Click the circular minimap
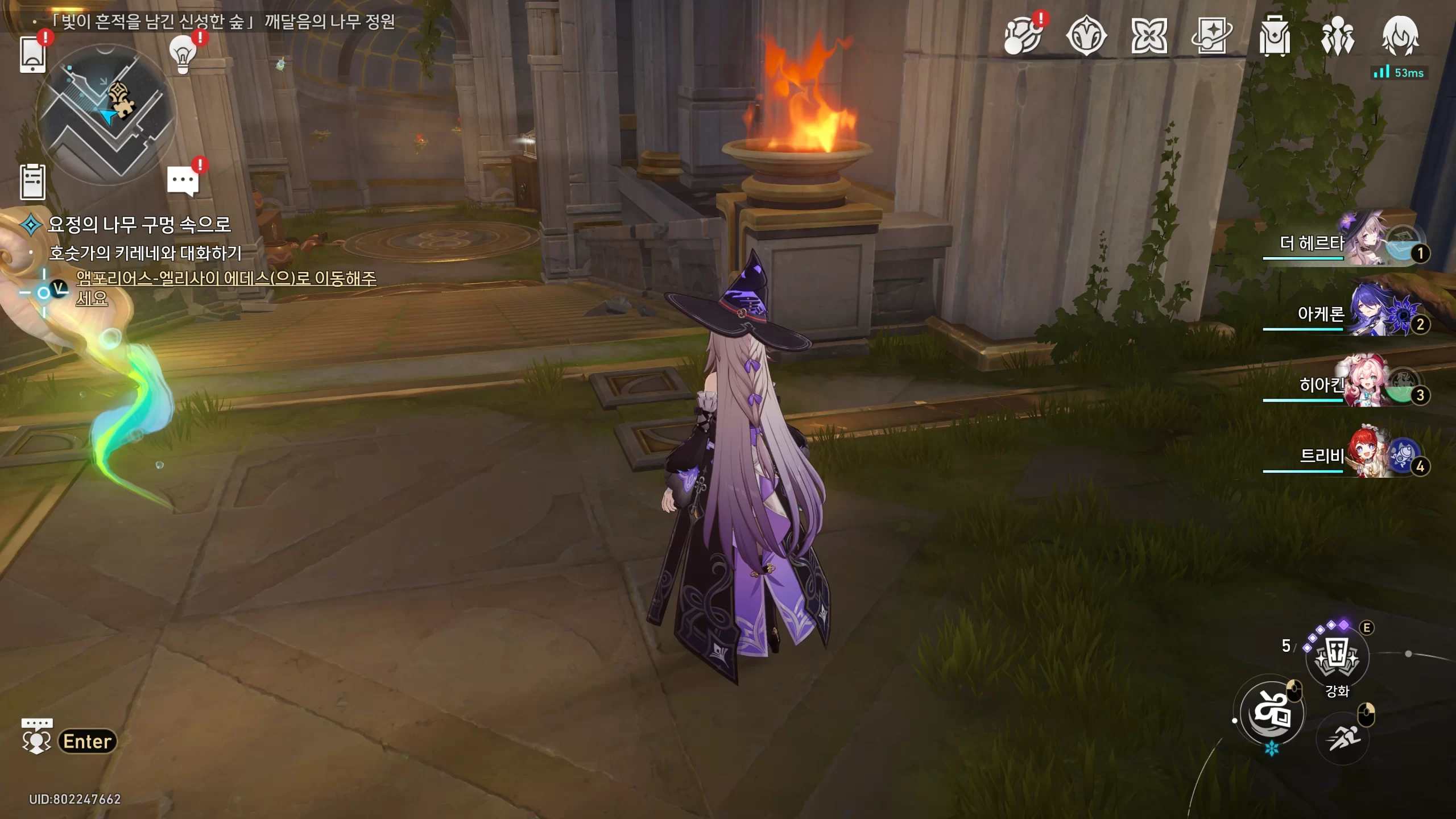 (106, 114)
